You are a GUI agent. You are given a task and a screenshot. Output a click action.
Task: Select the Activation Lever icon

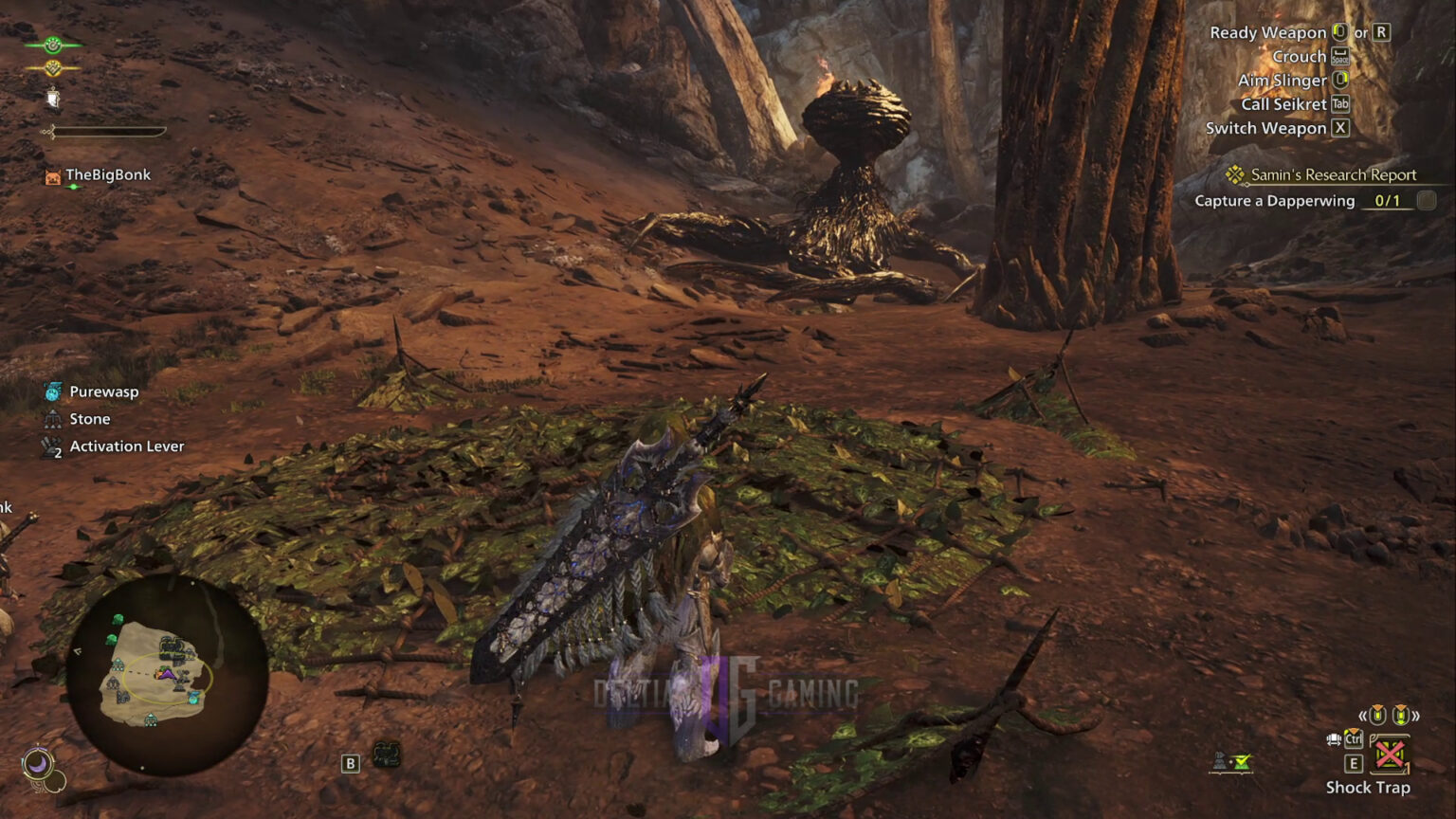click(x=52, y=446)
